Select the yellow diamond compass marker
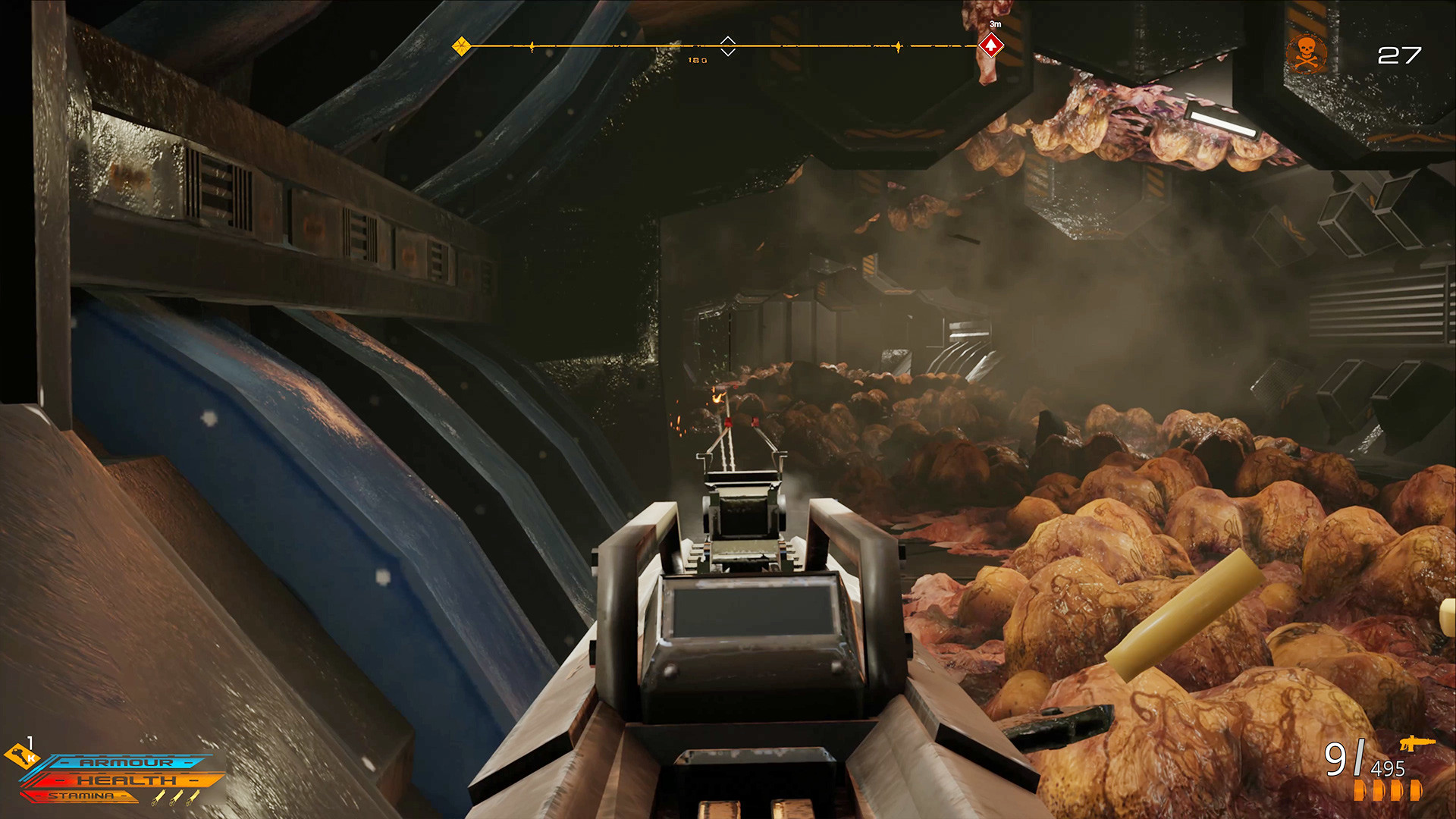Screen dimensions: 1456x819 [x=461, y=46]
